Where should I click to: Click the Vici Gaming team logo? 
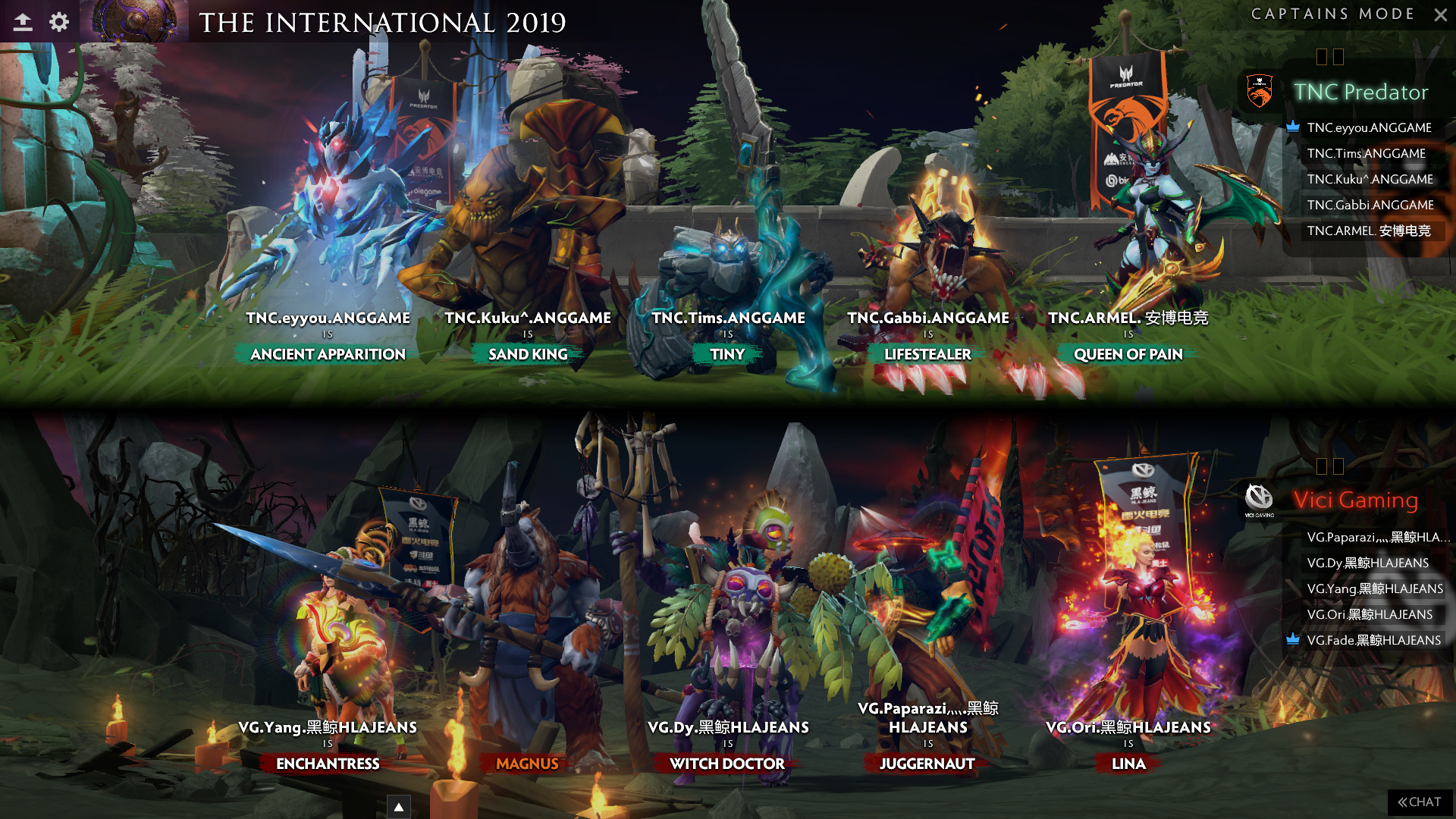(1259, 498)
